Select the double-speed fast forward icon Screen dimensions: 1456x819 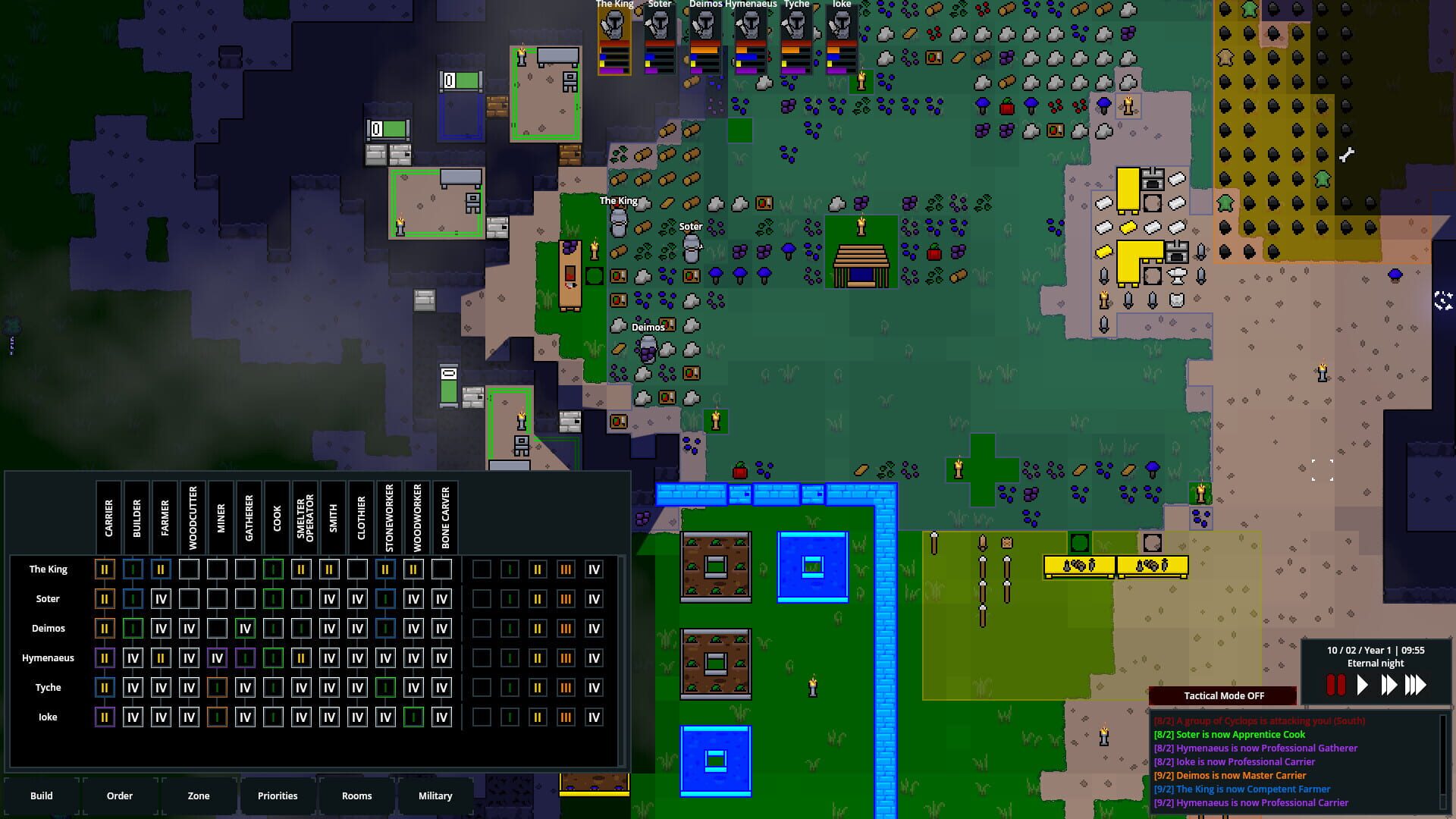point(1389,685)
